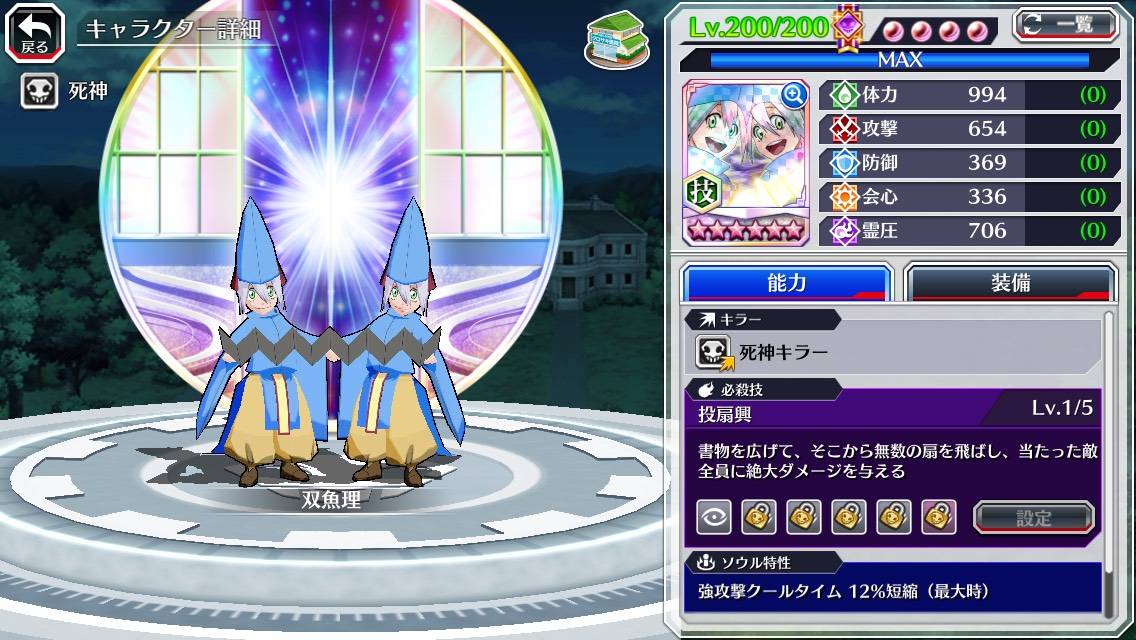Screen dimensions: 1136x640
Task: Toggle the eye preview icon
Action: 714,517
